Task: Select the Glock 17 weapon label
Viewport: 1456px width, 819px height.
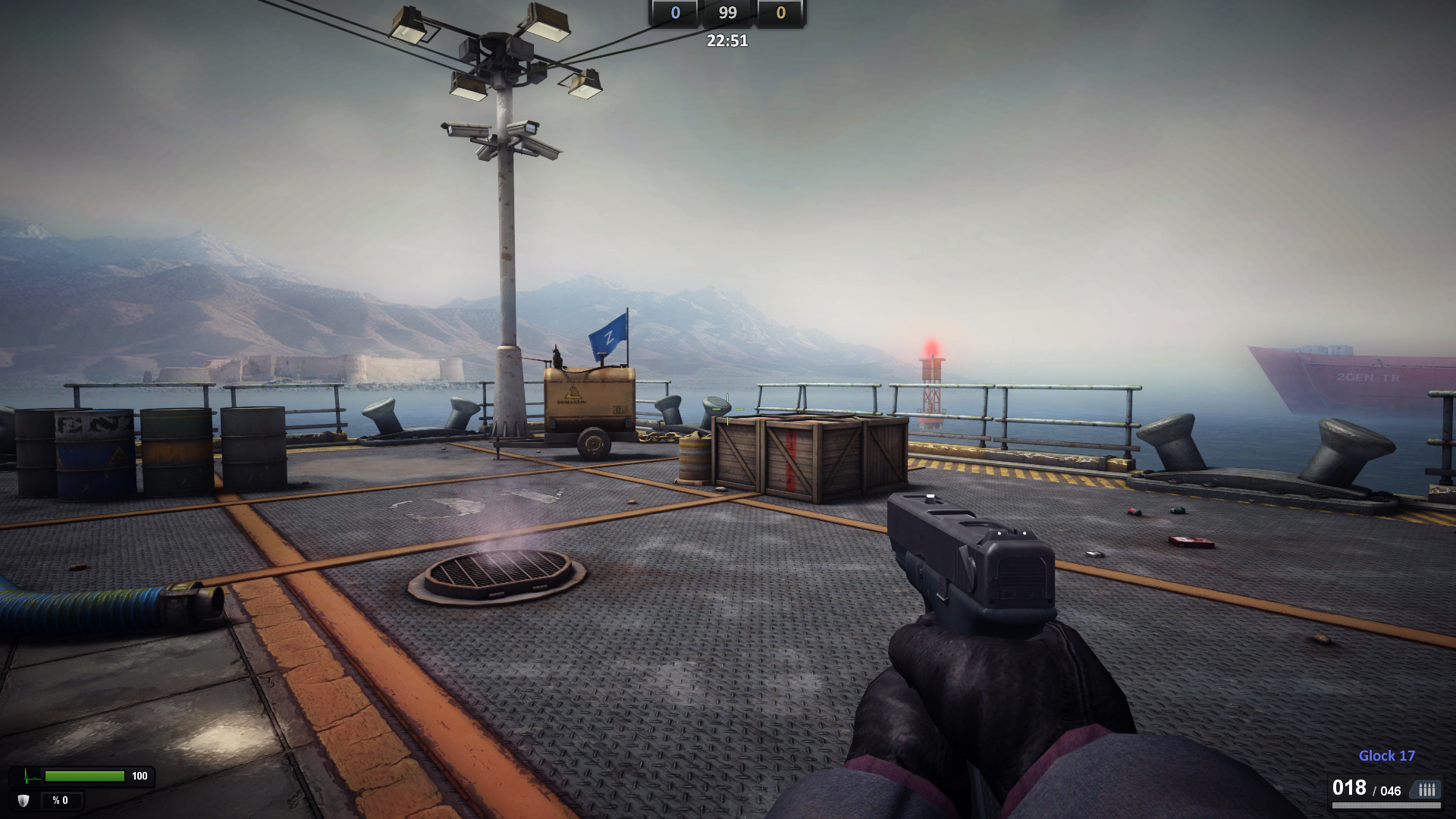Action: click(1387, 755)
